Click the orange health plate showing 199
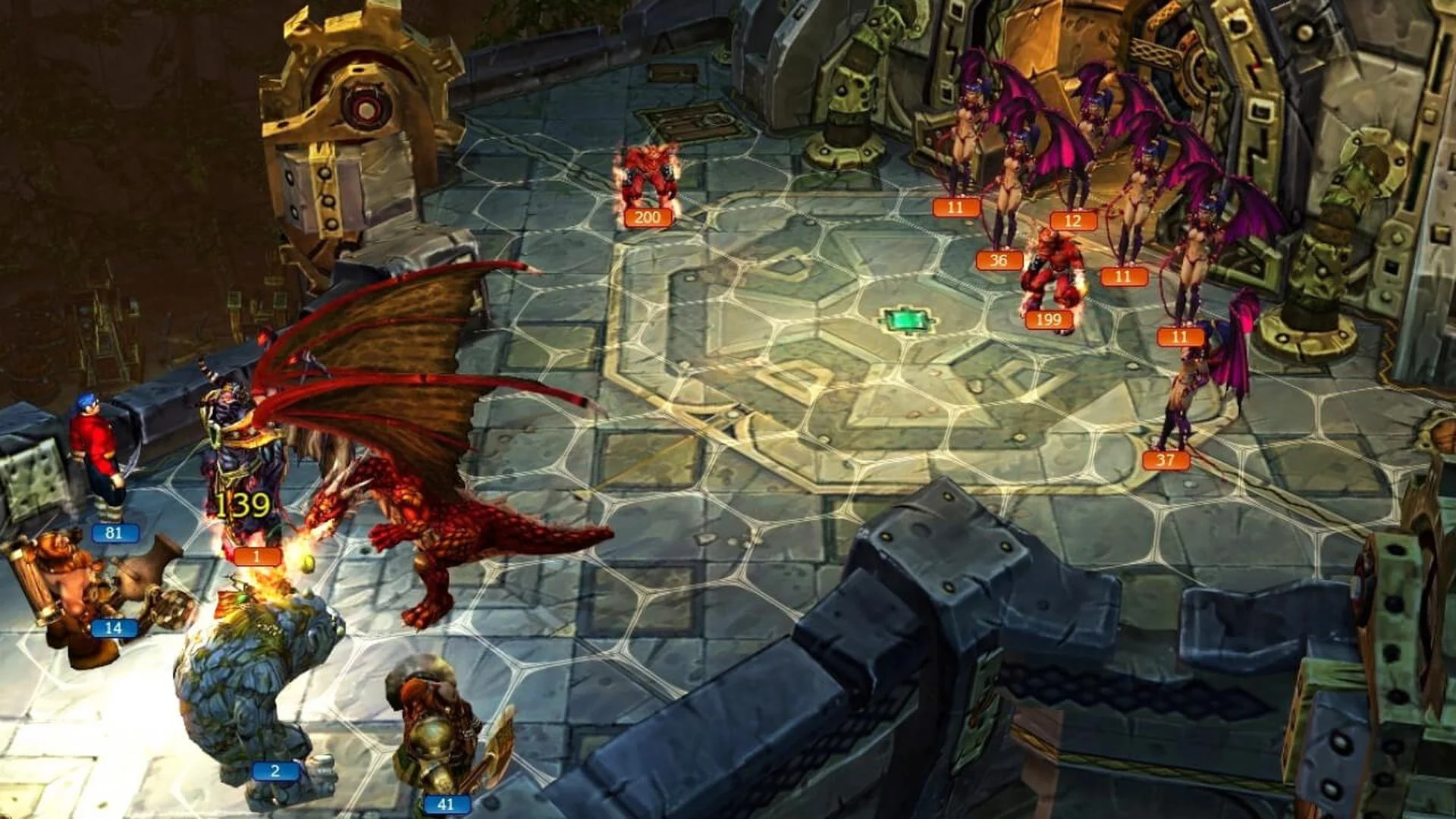This screenshot has height=819, width=1456. point(1046,320)
